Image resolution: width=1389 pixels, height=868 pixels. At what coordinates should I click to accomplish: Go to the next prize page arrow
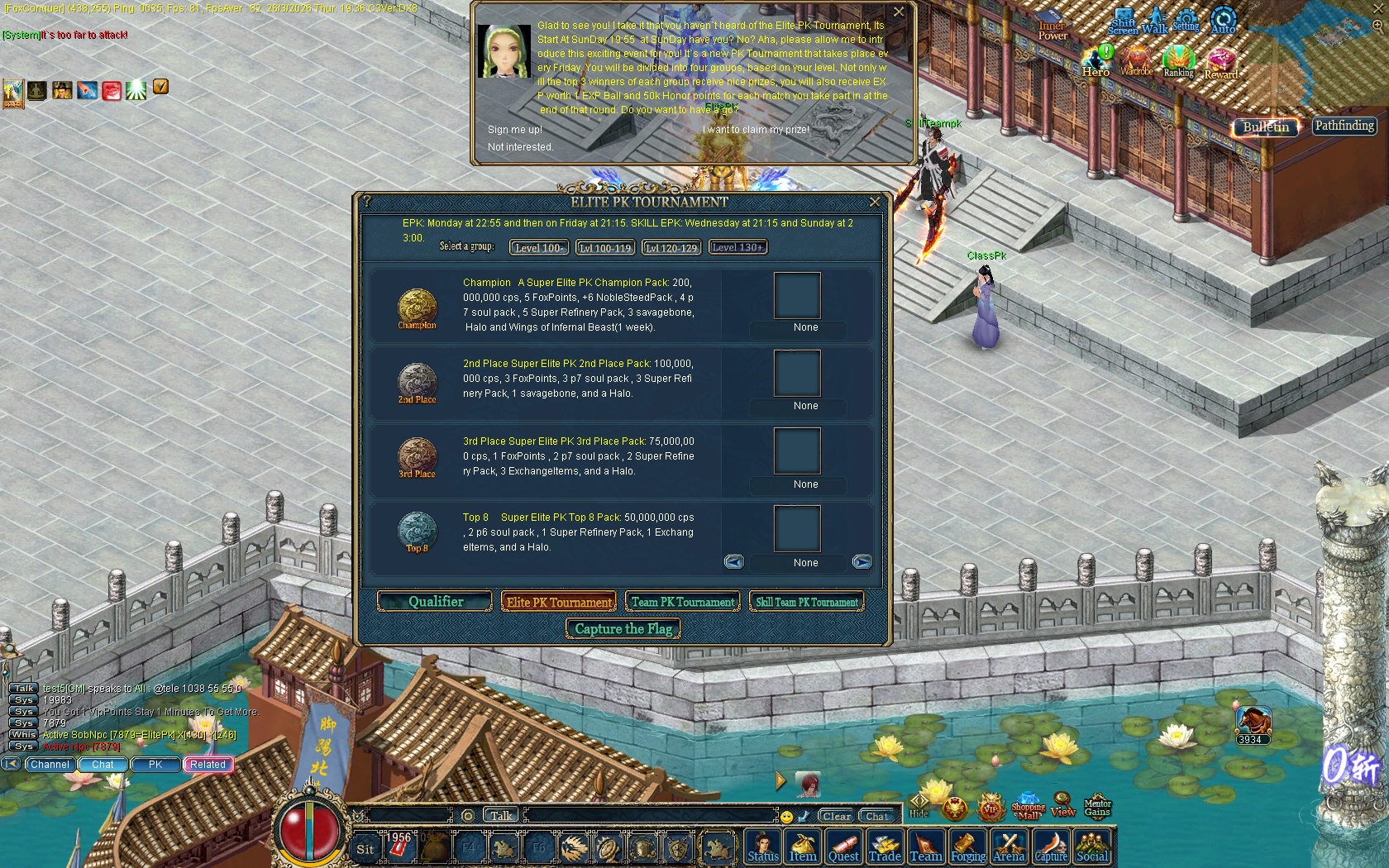[862, 562]
